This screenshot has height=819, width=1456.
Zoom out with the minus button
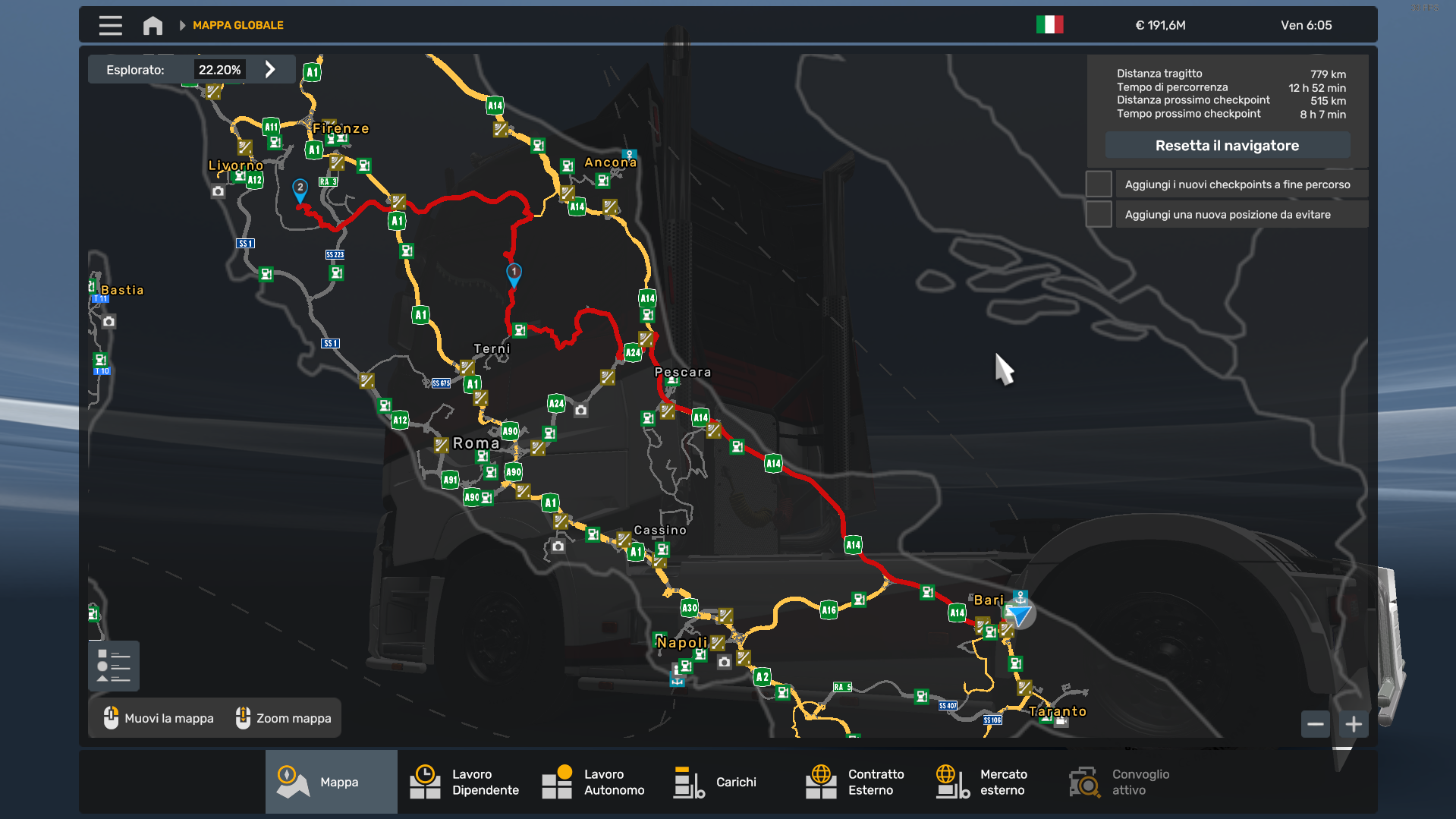point(1315,724)
